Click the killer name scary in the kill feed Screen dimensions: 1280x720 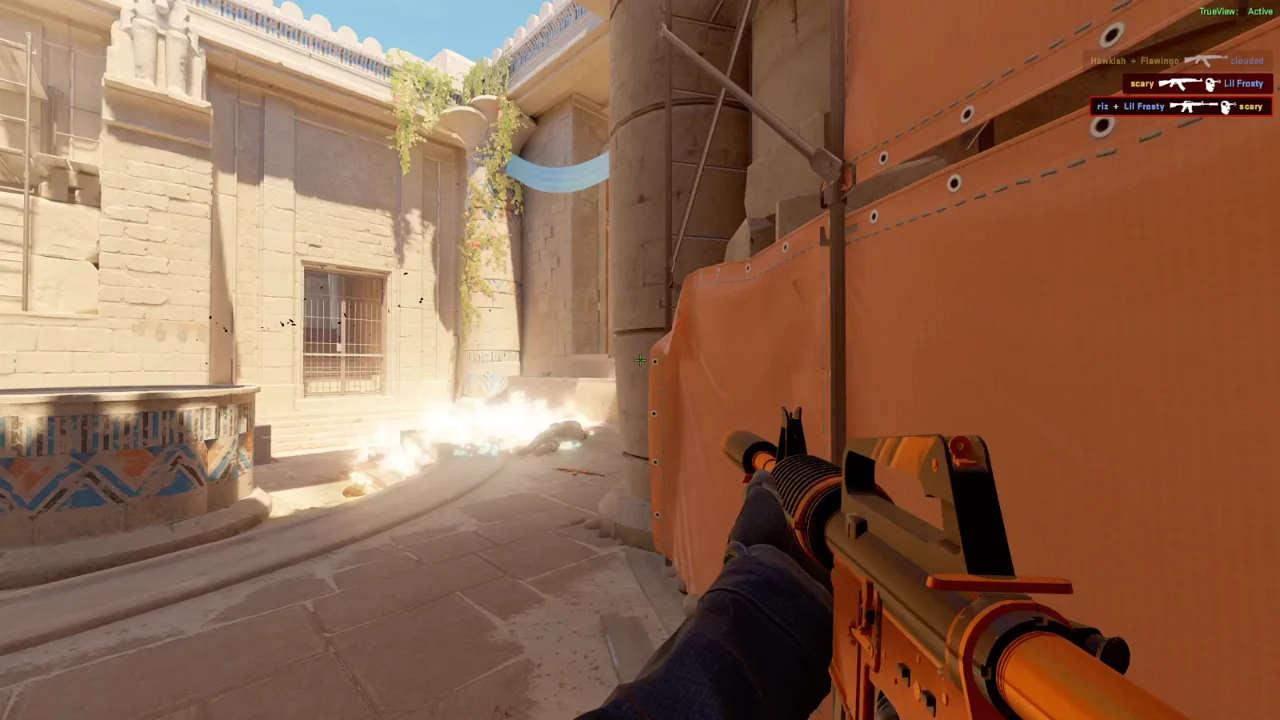[1142, 84]
